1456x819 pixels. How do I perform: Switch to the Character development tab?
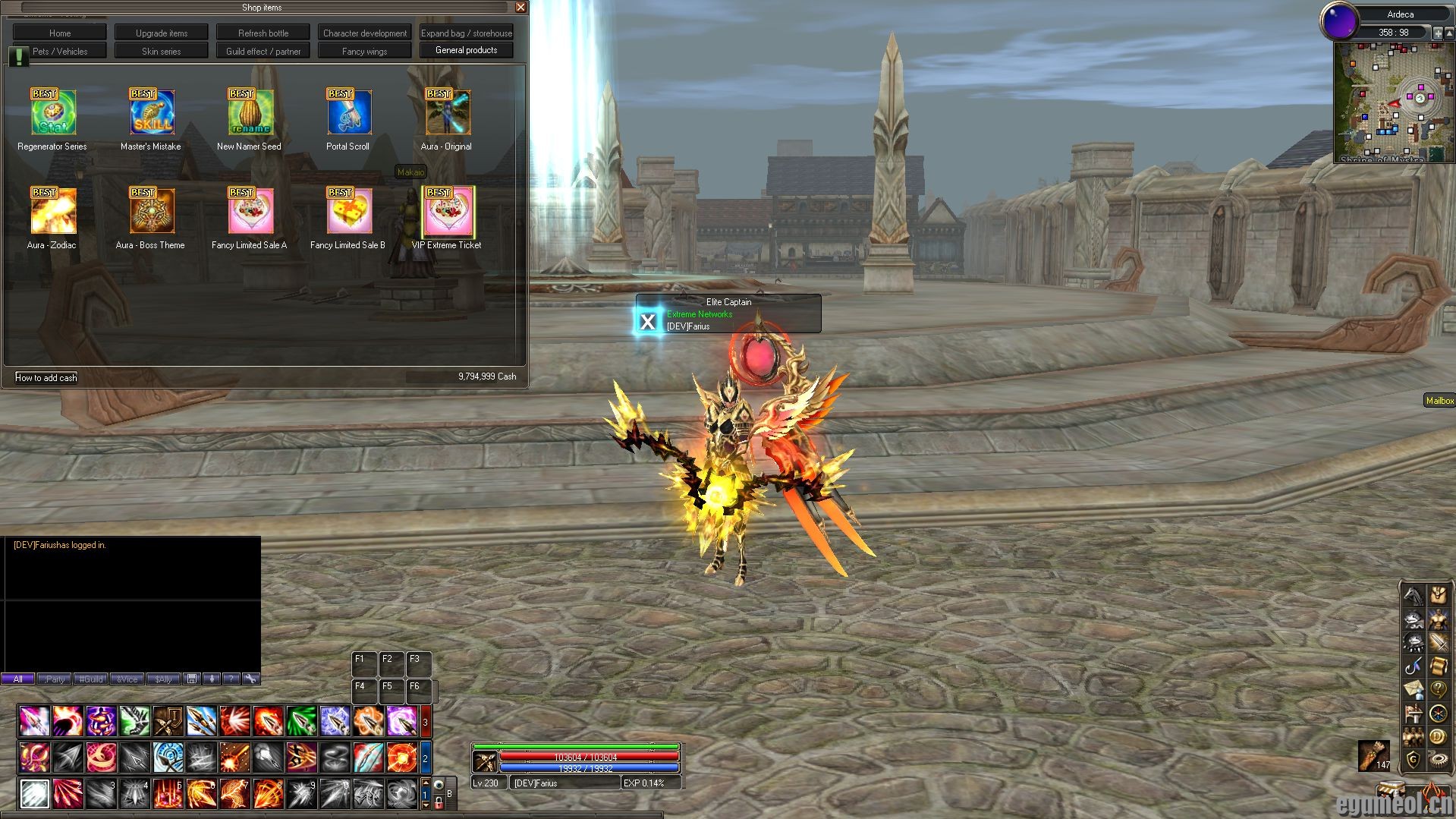point(364,33)
